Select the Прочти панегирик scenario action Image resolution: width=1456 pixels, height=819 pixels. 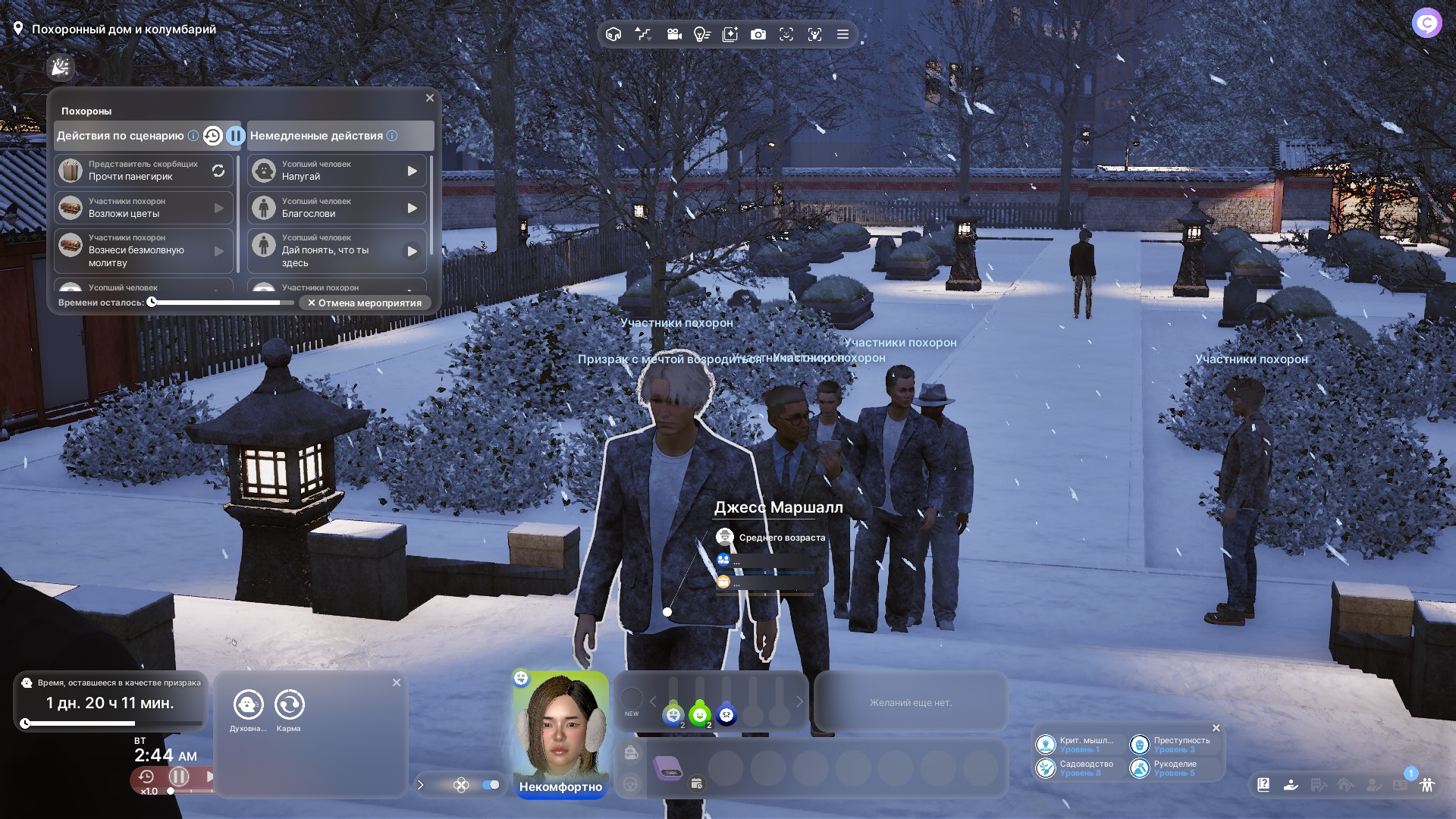(143, 171)
